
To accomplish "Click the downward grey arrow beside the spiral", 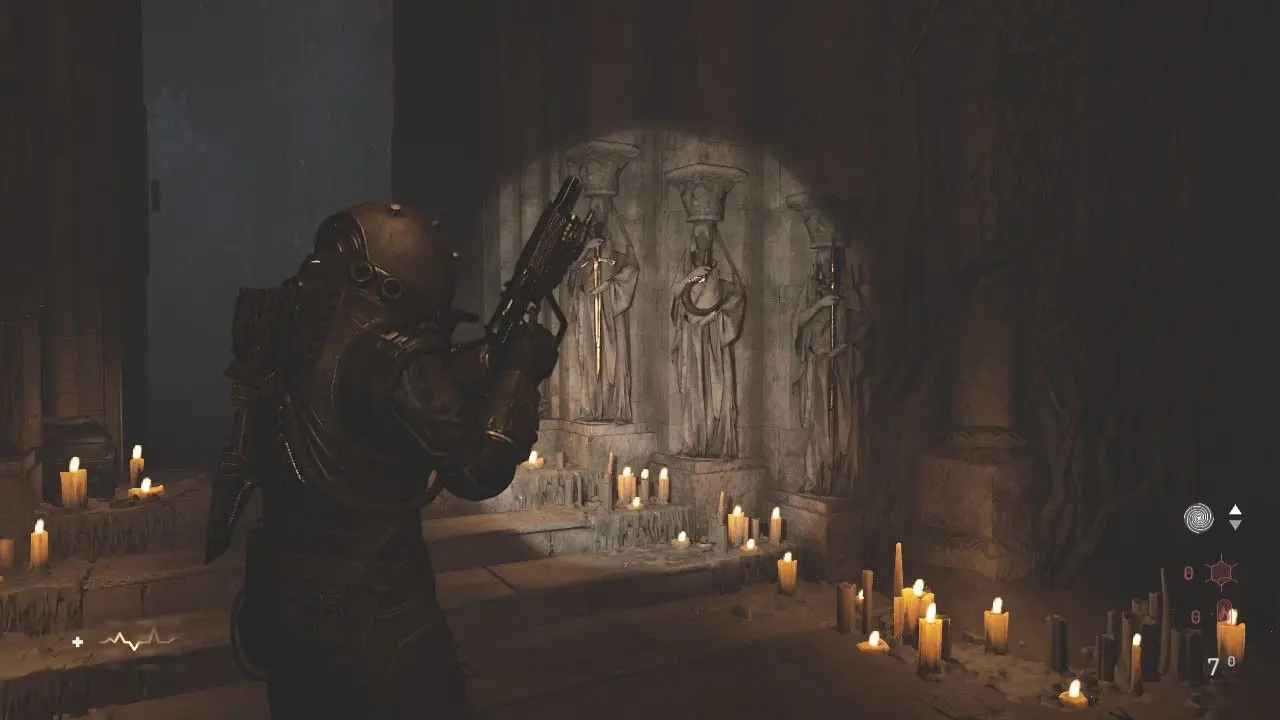I will 1235,525.
